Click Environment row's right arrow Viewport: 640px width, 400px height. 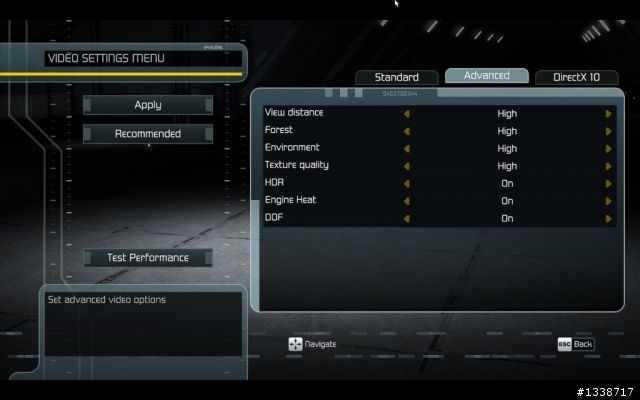pos(608,149)
